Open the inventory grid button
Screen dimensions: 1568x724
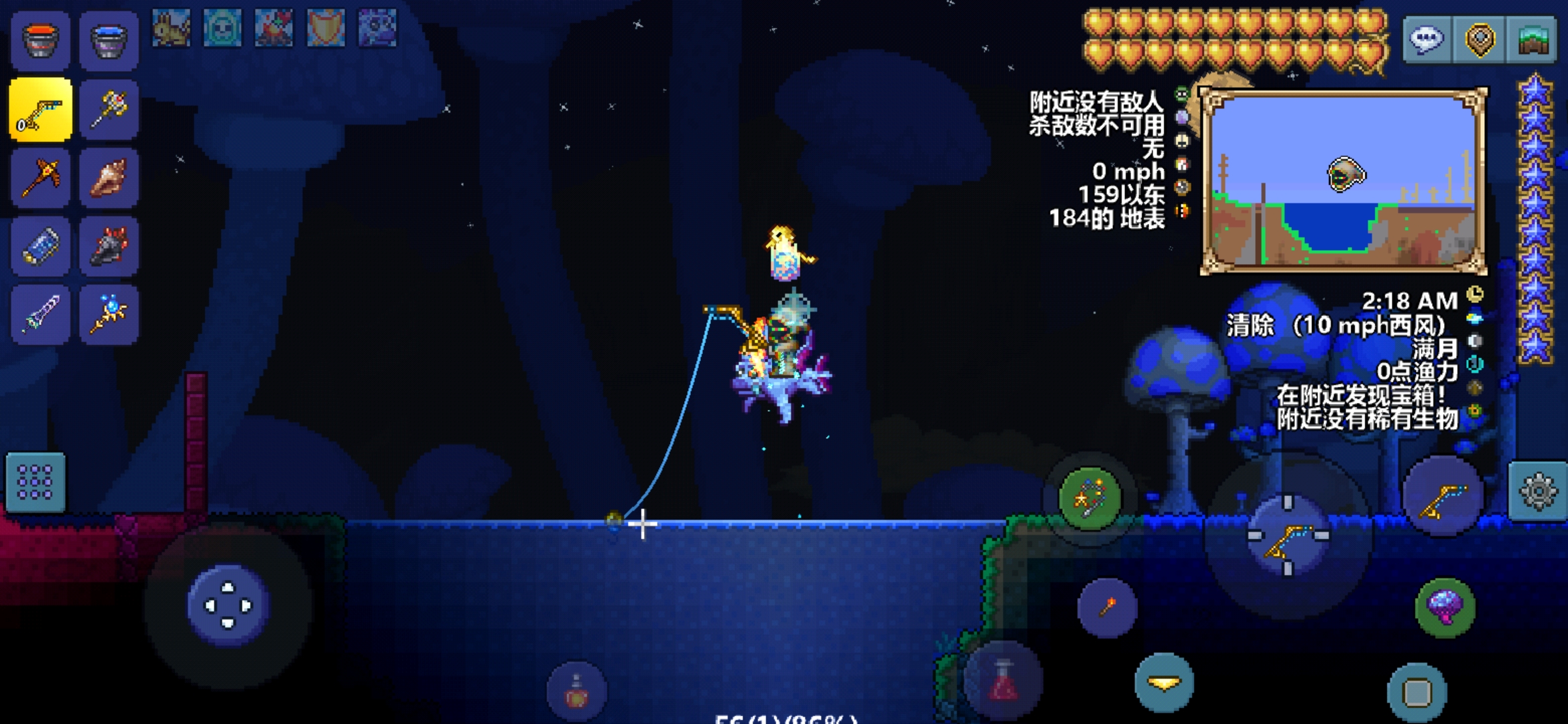(36, 482)
